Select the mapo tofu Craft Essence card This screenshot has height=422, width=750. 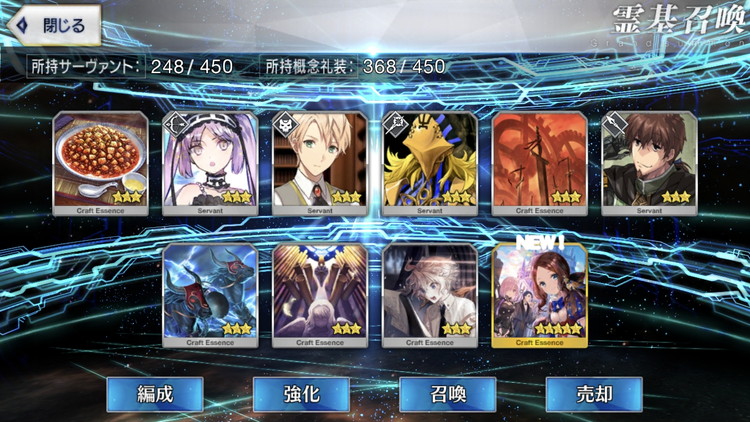pyautogui.click(x=100, y=160)
